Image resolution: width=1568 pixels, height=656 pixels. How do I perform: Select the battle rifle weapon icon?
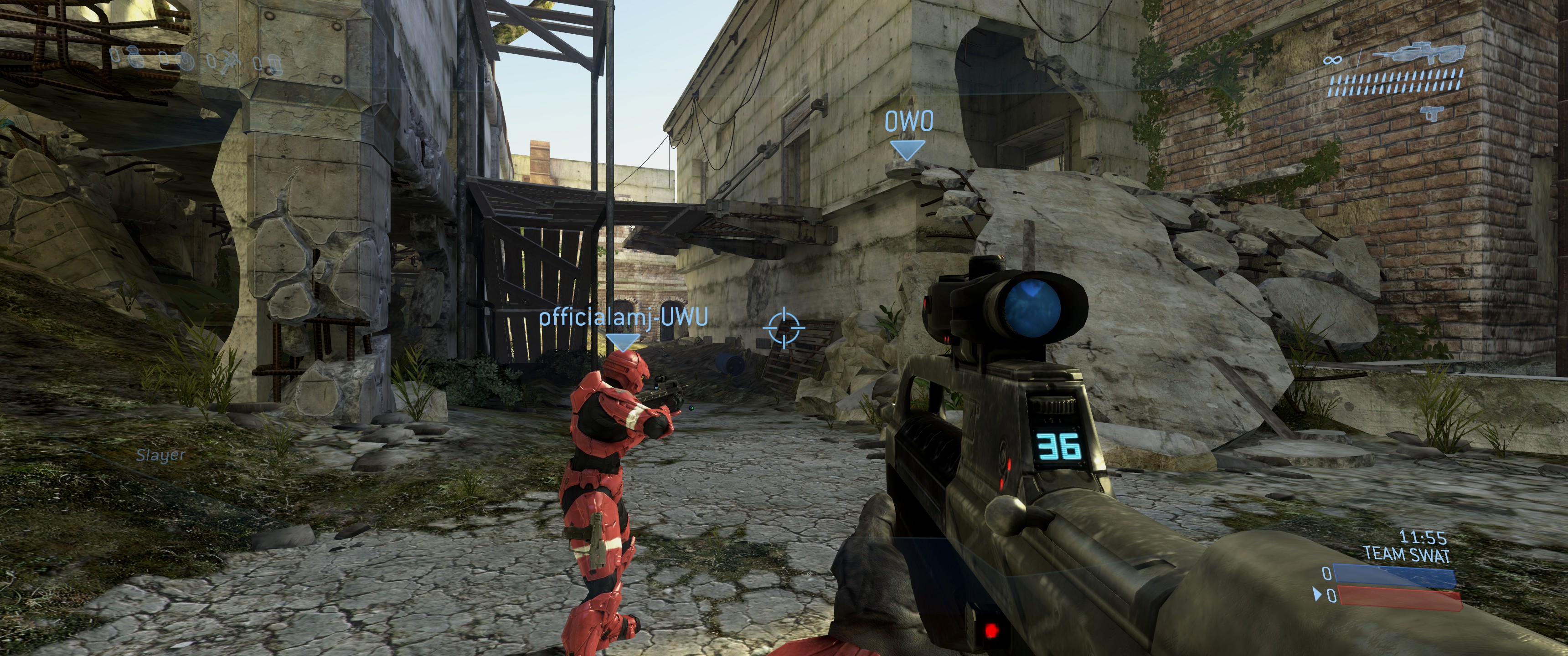(x=1418, y=54)
